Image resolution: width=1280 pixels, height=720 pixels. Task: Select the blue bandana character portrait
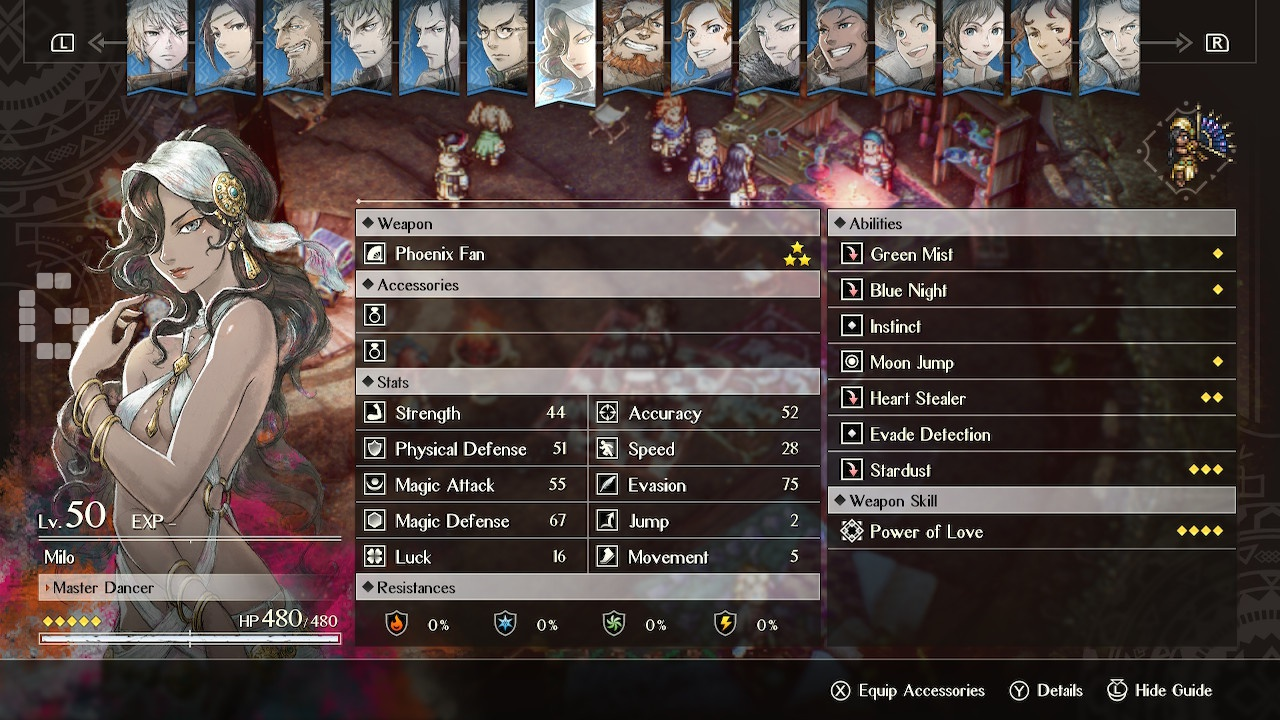pos(837,45)
